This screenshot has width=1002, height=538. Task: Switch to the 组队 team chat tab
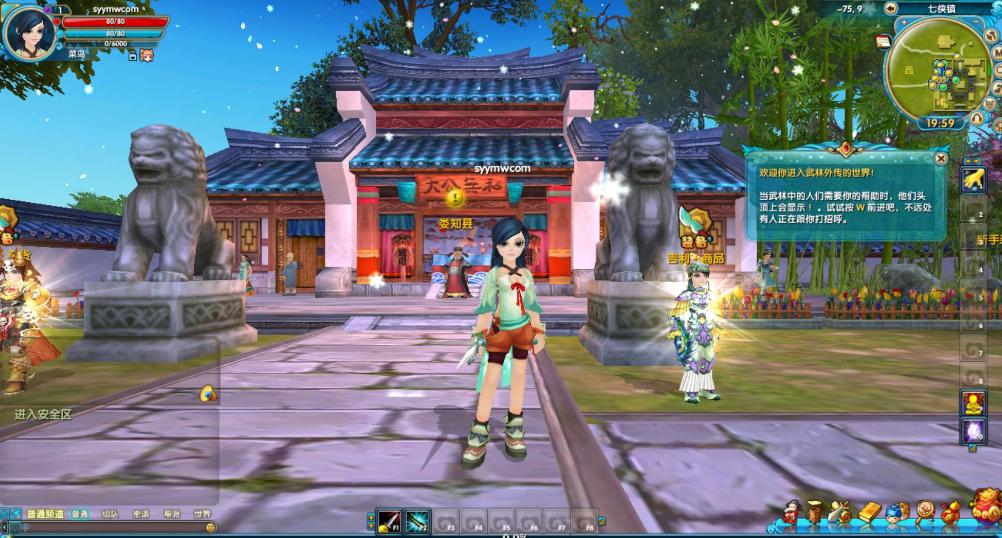coord(110,514)
